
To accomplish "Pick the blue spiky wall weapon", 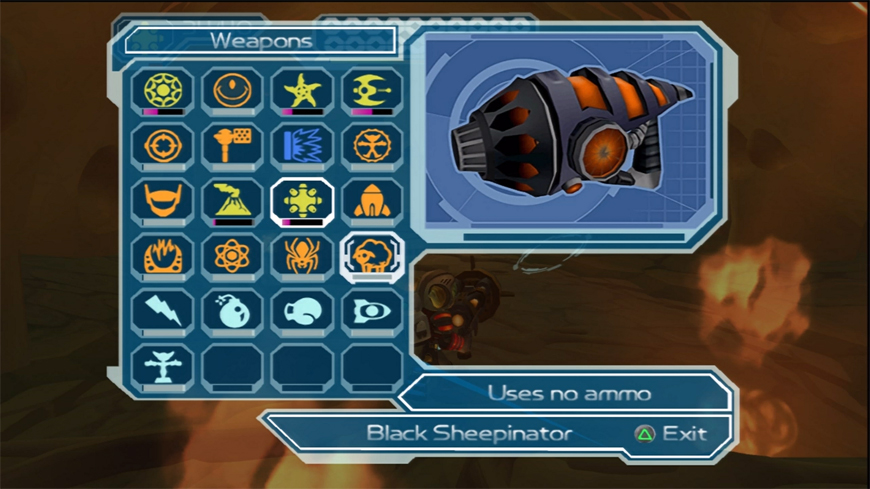I will pyautogui.click(x=302, y=146).
